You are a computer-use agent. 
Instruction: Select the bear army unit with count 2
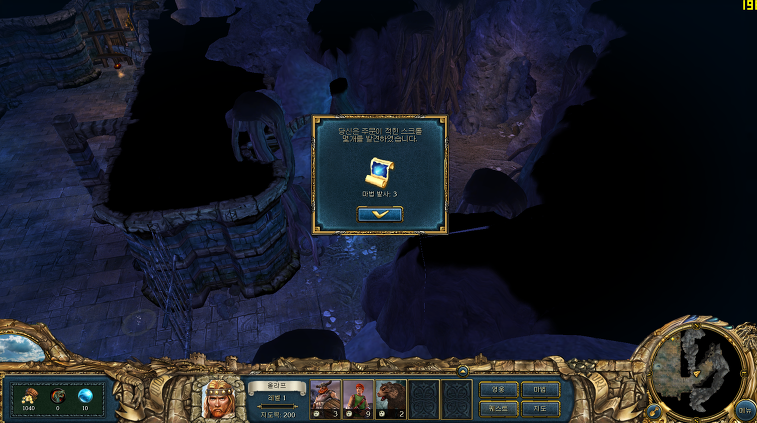coord(391,399)
